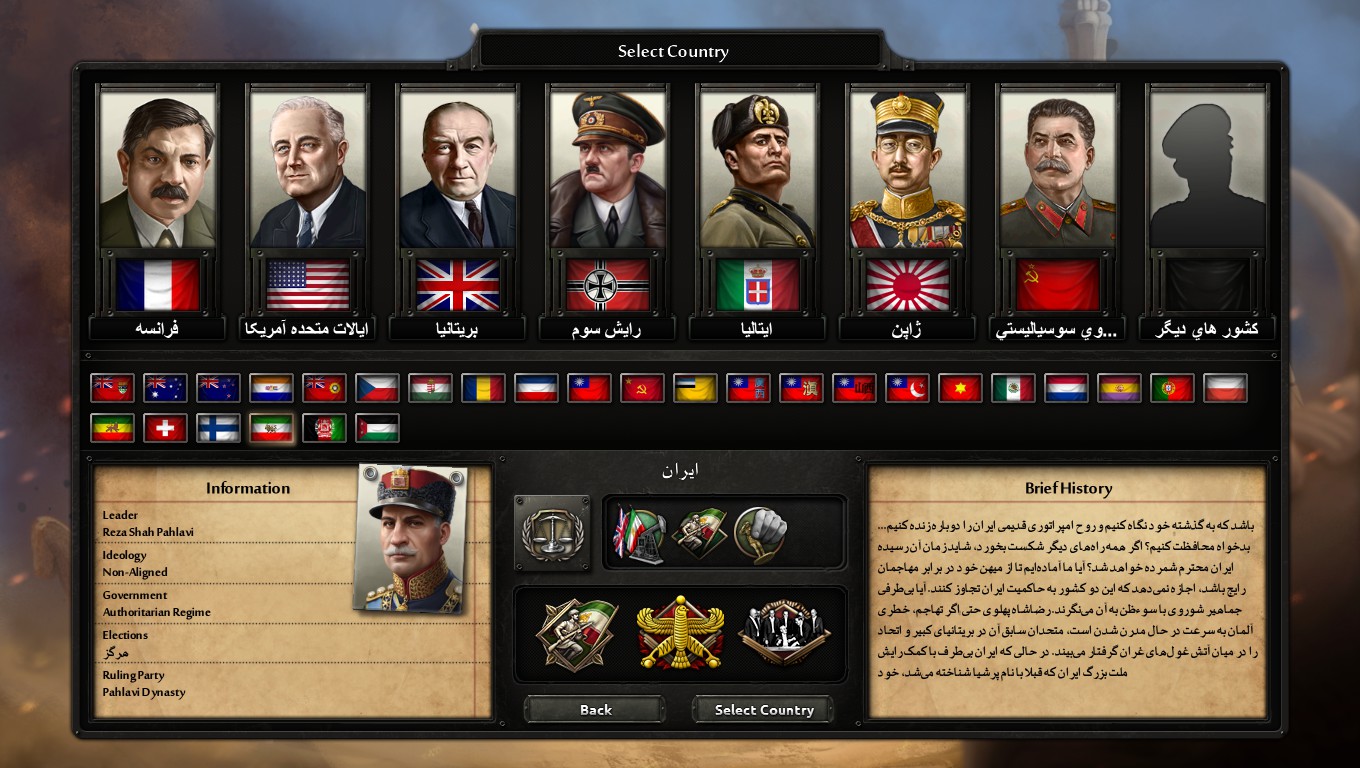Screen dimensions: 1360x768
Task: Confirm with the Select Country button
Action: (764, 710)
